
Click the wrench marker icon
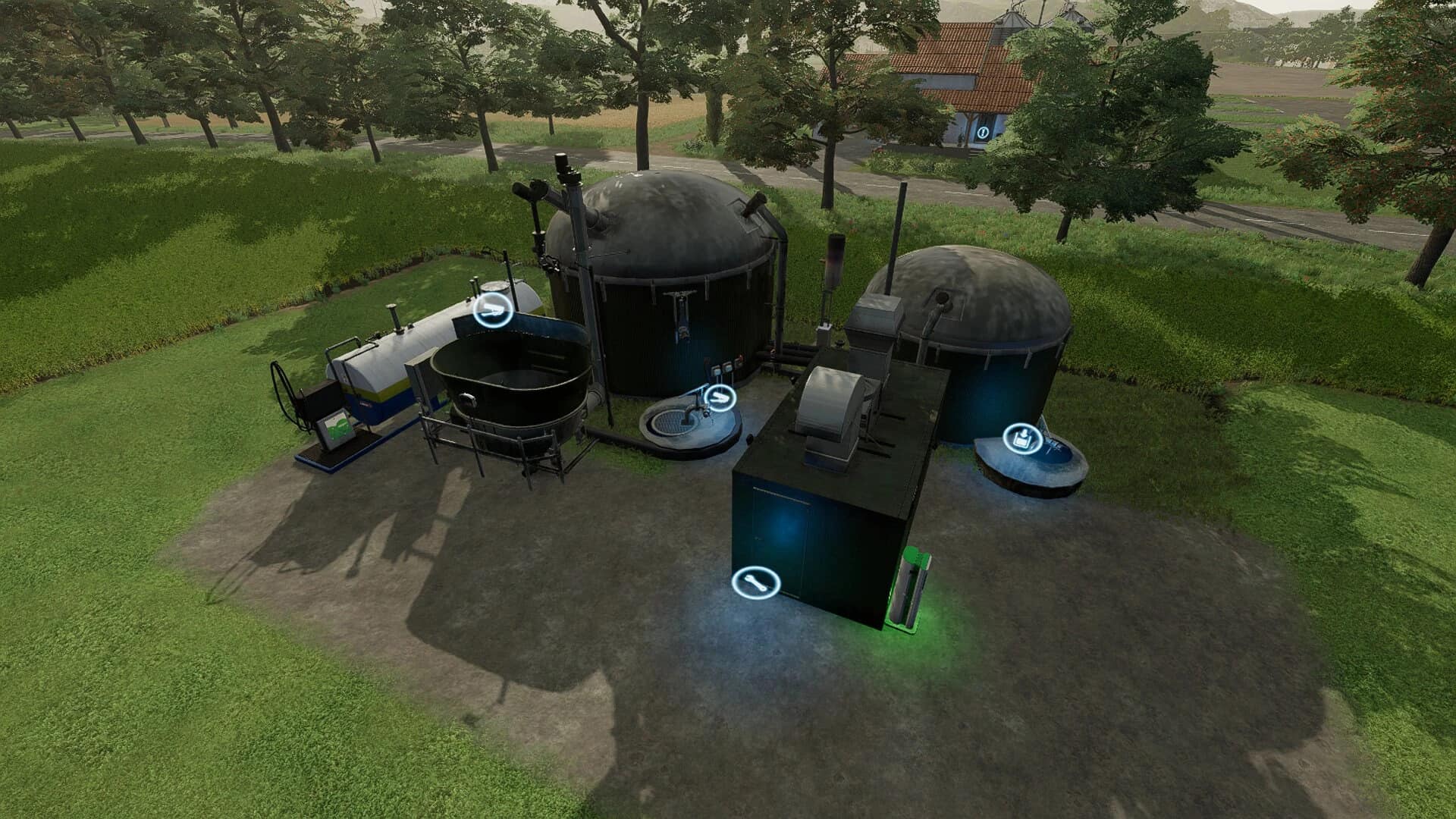(756, 582)
